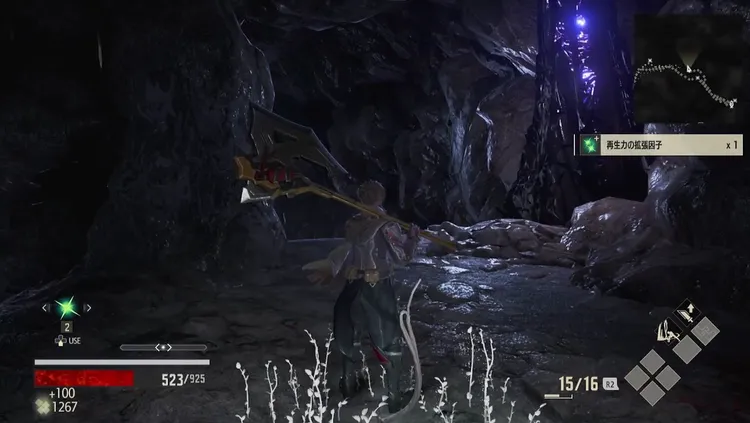
Task: Click the left arrow beside the quick item
Action: click(45, 308)
